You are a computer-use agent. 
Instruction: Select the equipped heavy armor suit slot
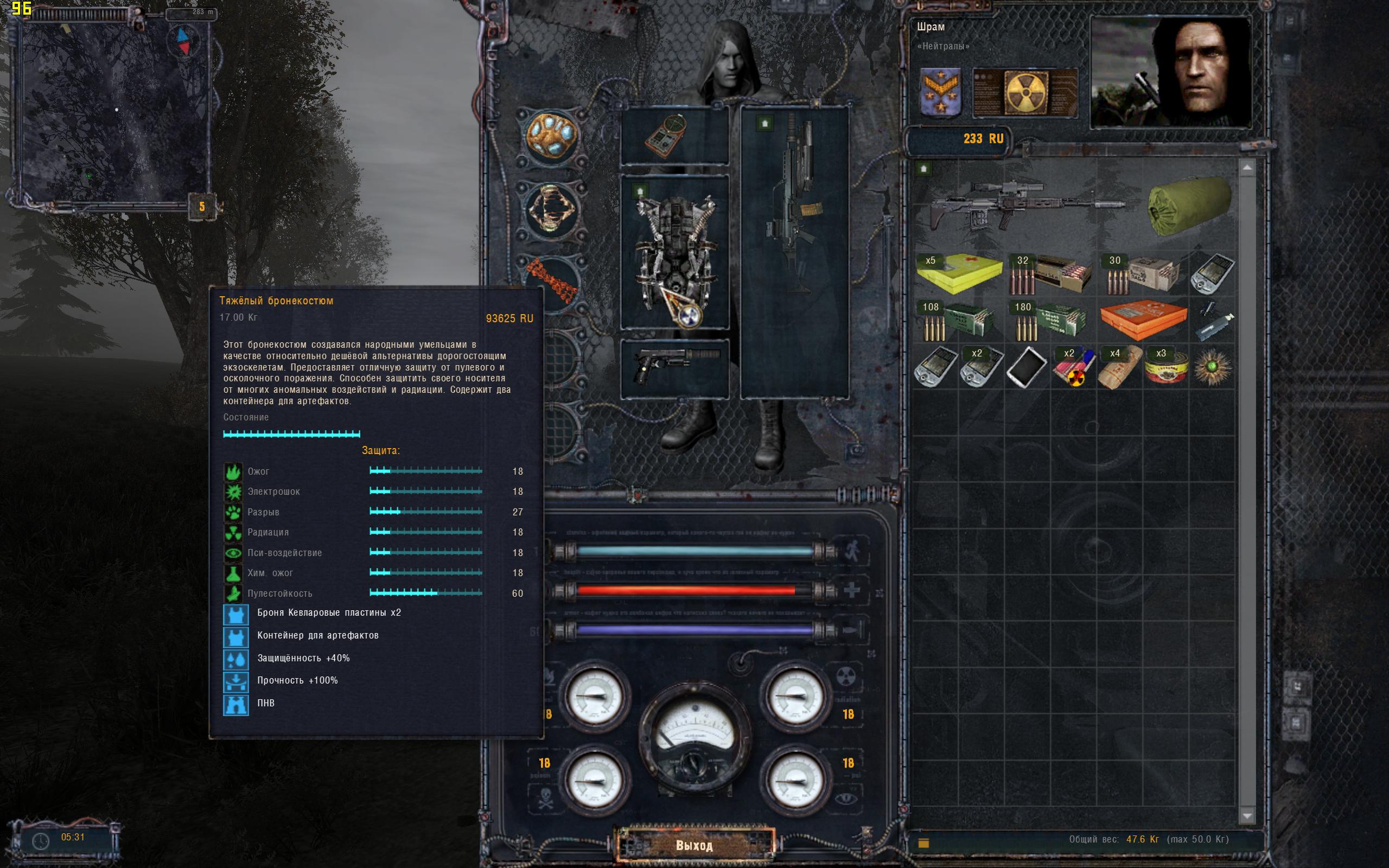pos(675,253)
